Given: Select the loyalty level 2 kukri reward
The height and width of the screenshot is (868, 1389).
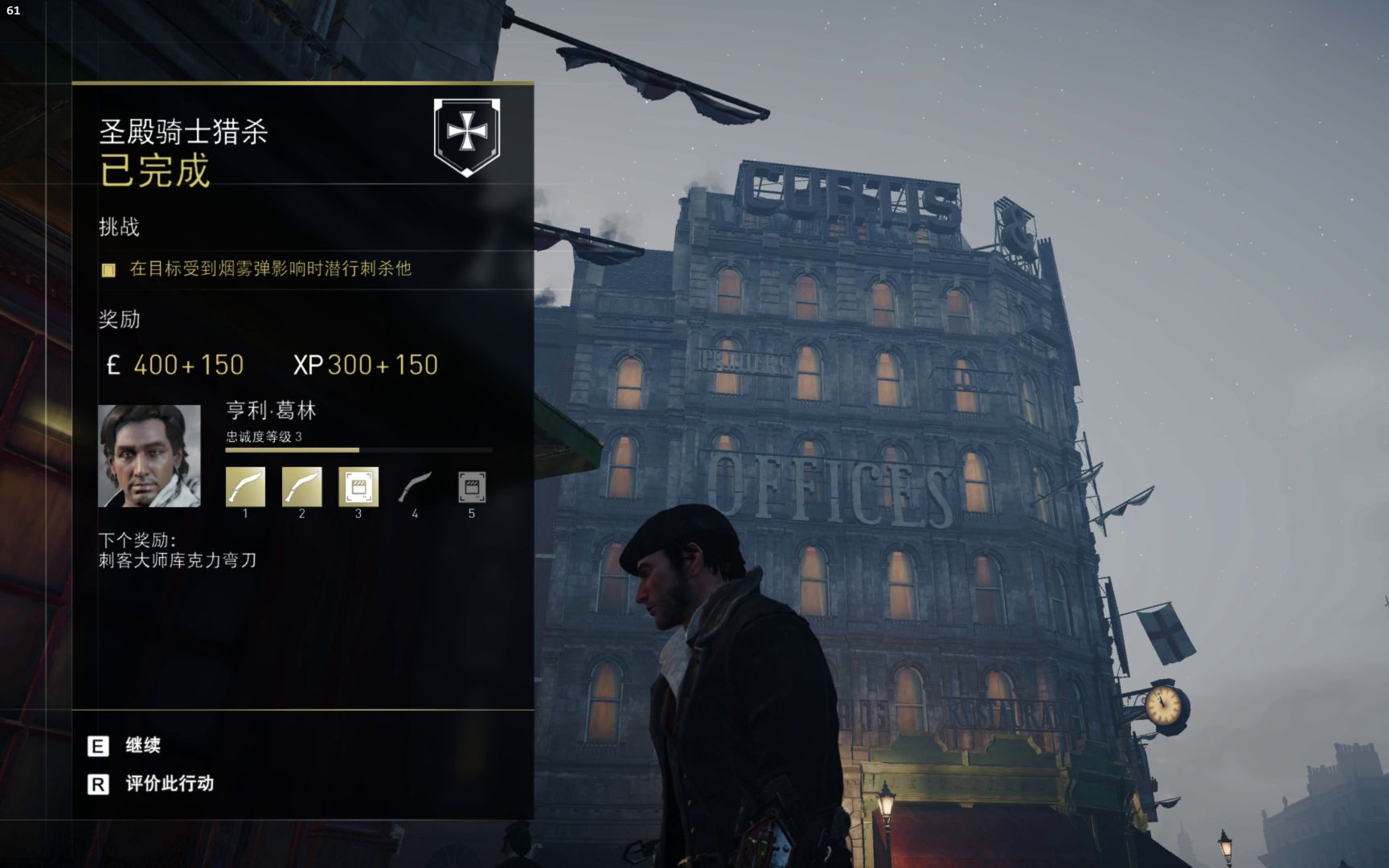Looking at the screenshot, I should tap(302, 487).
